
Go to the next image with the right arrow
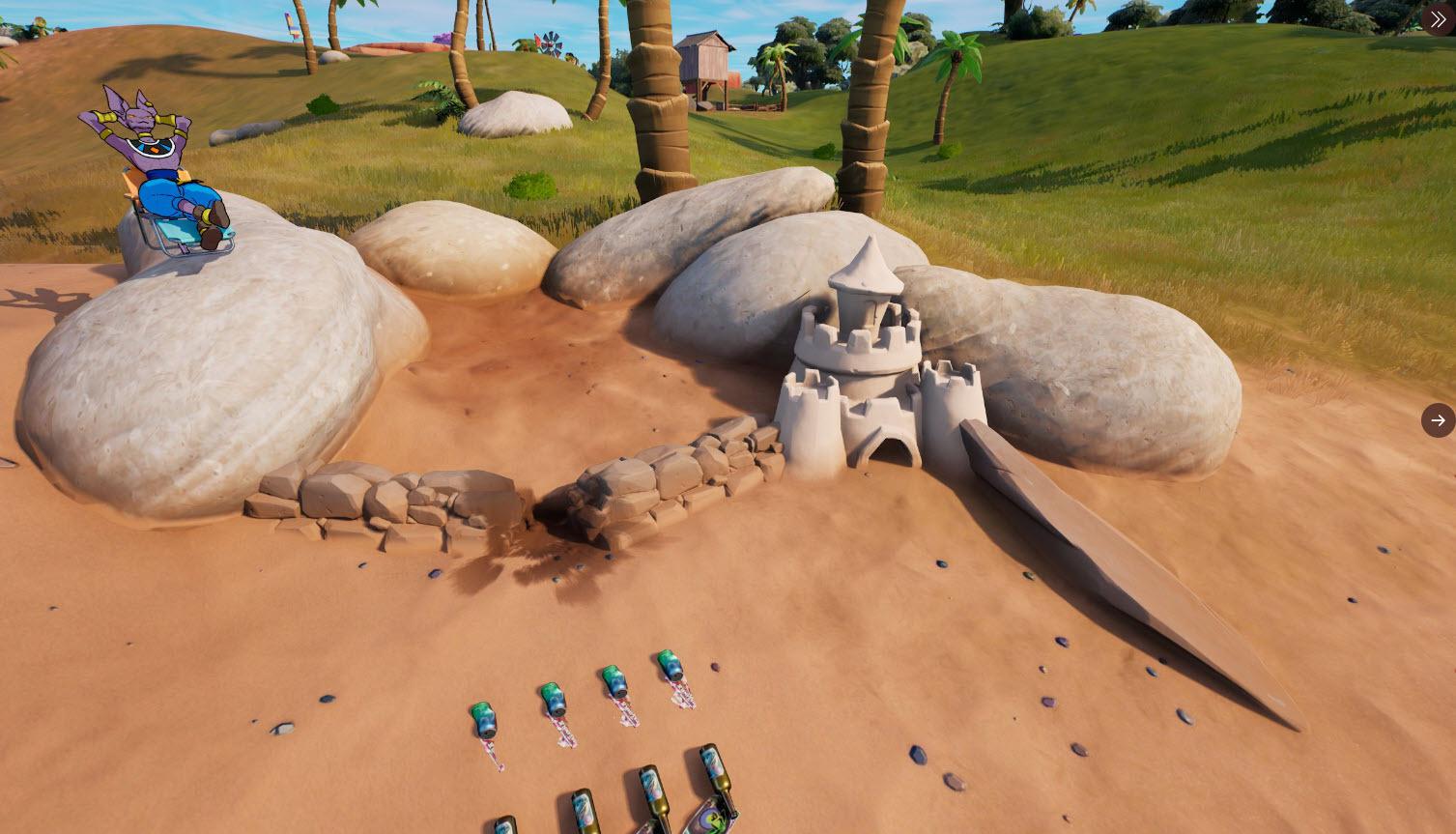click(1438, 420)
